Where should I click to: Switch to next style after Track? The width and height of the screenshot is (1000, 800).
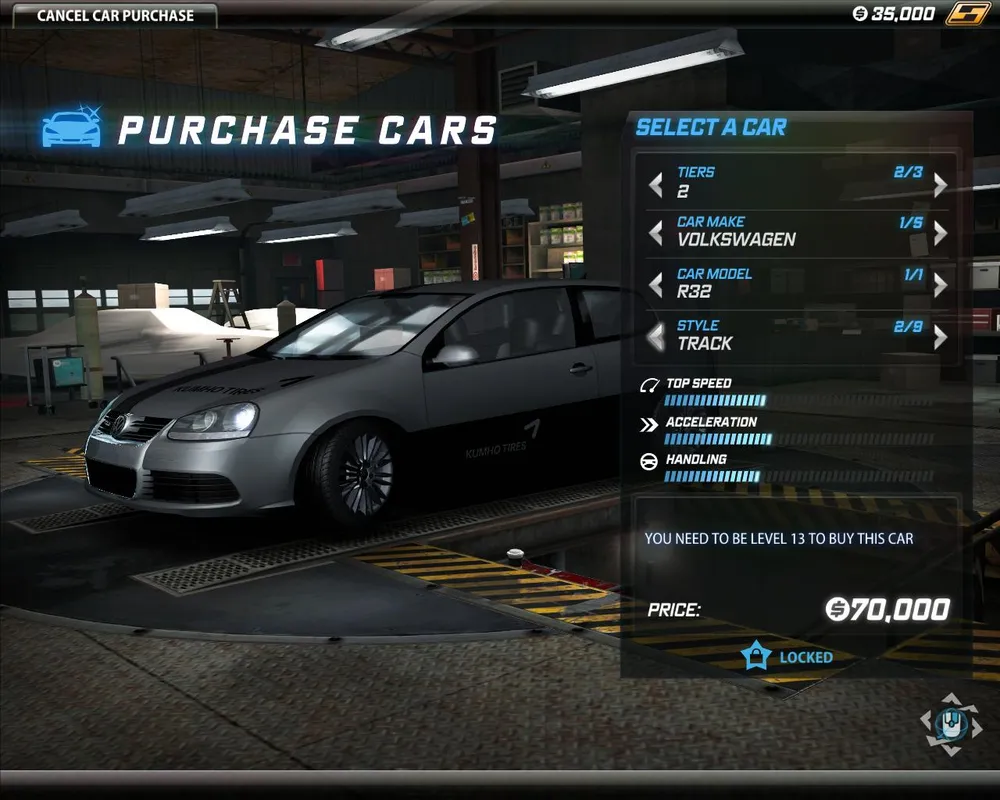(940, 338)
